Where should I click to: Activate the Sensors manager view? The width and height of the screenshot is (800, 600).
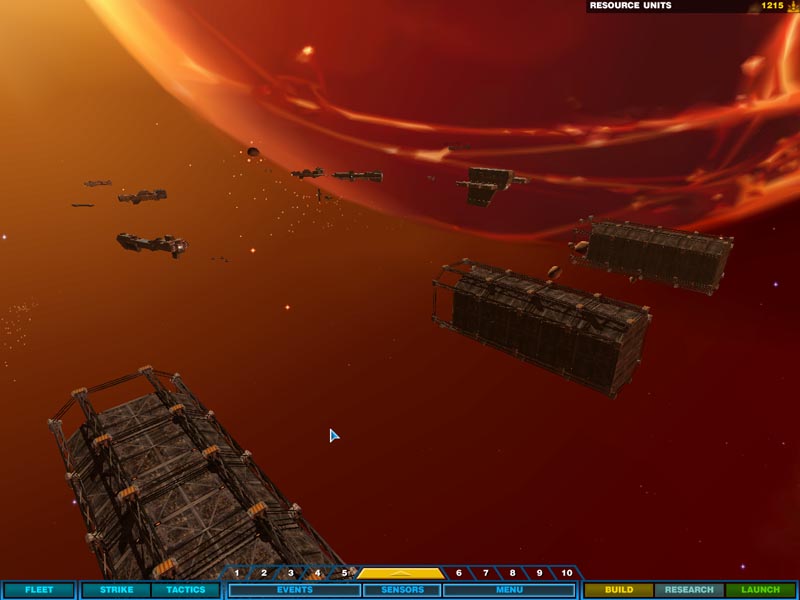click(402, 590)
